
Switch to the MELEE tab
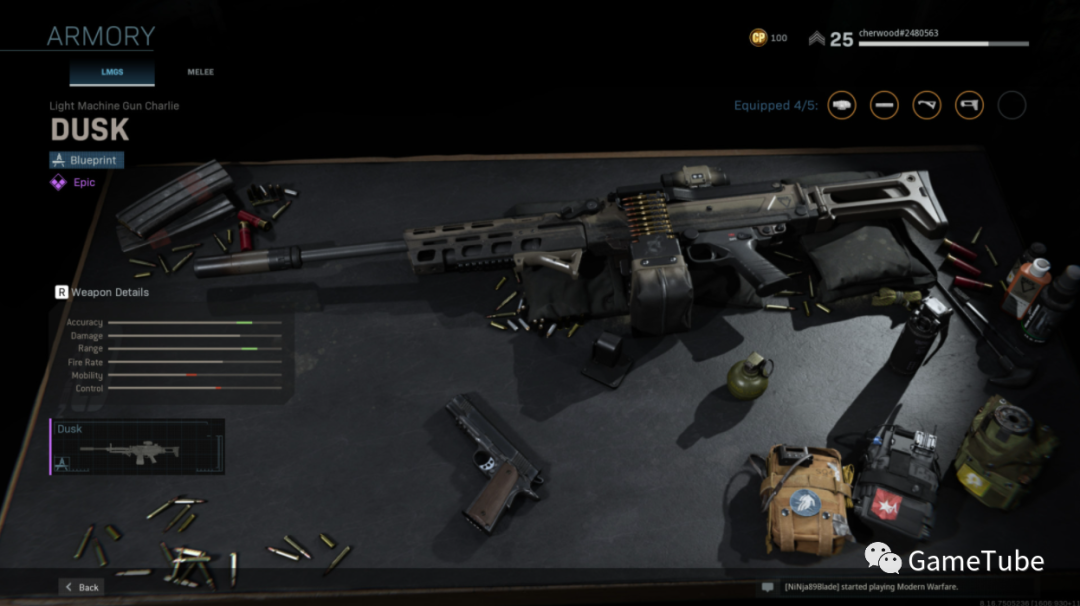pyautogui.click(x=200, y=72)
